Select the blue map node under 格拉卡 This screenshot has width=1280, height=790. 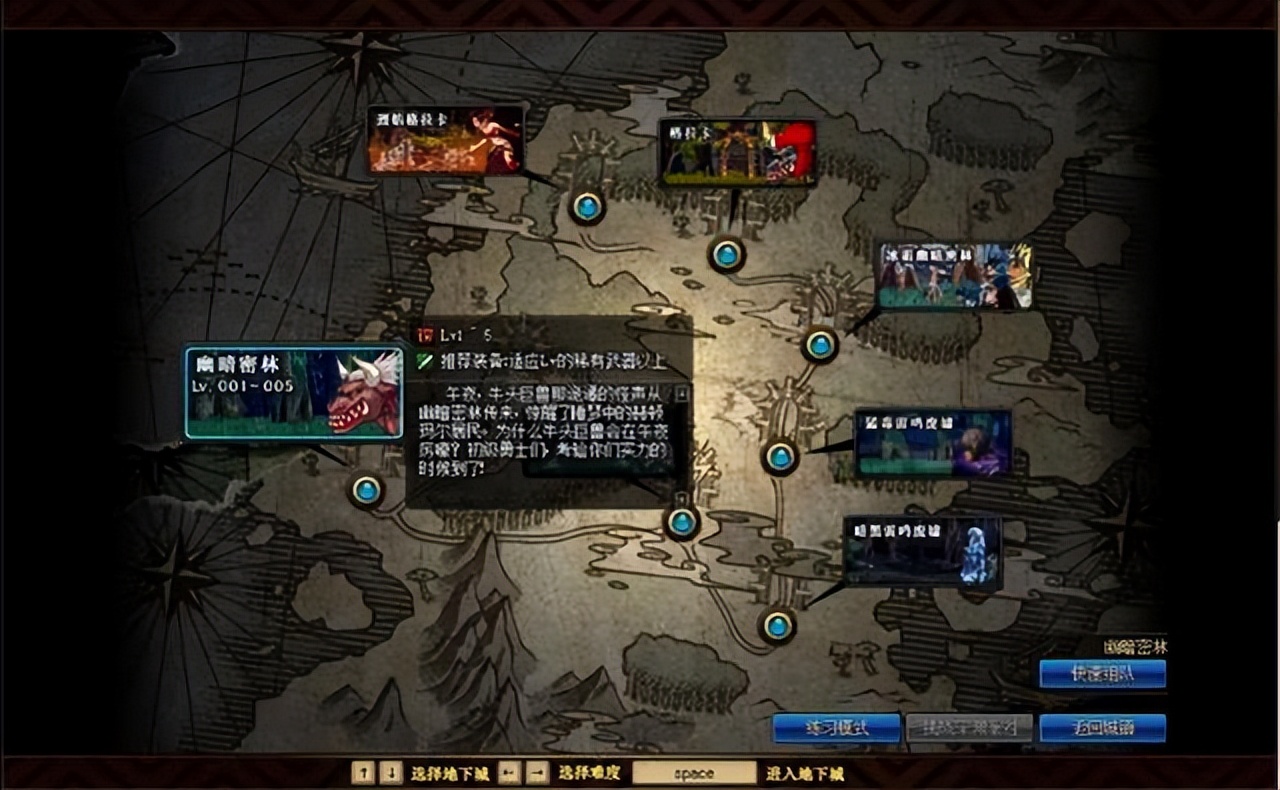(x=727, y=254)
